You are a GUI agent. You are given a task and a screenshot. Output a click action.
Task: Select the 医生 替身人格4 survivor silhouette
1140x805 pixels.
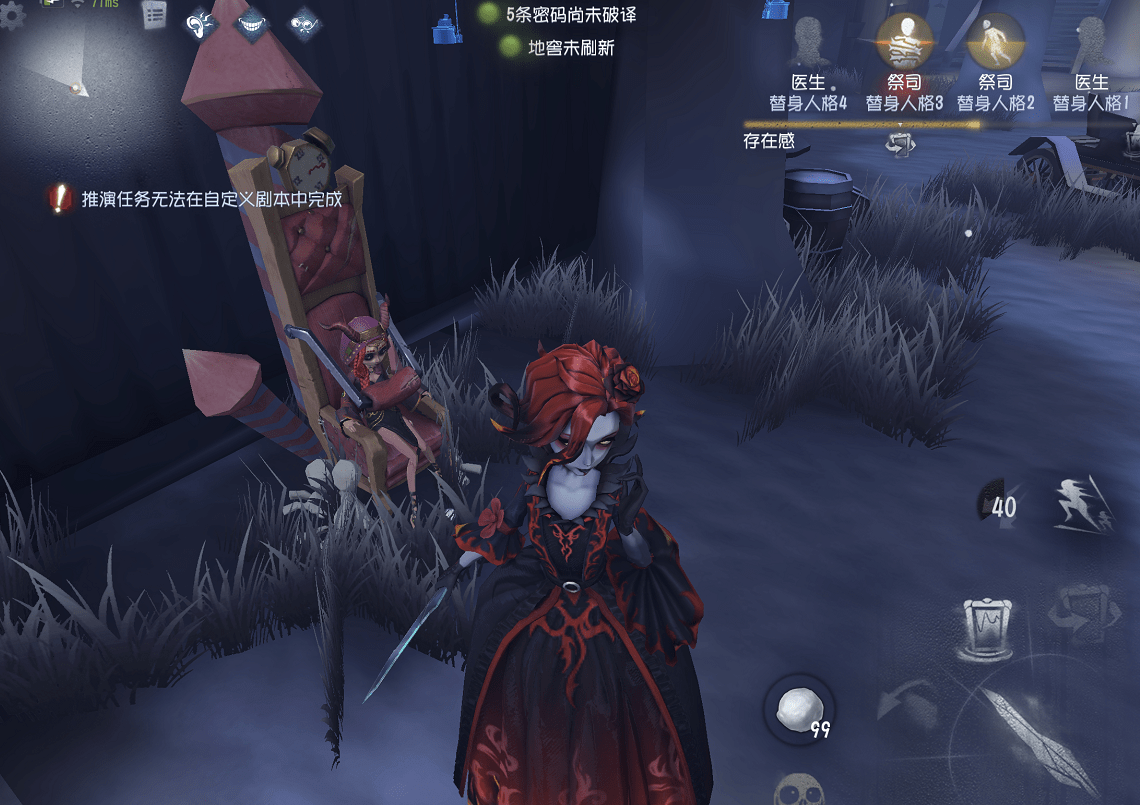[x=807, y=42]
